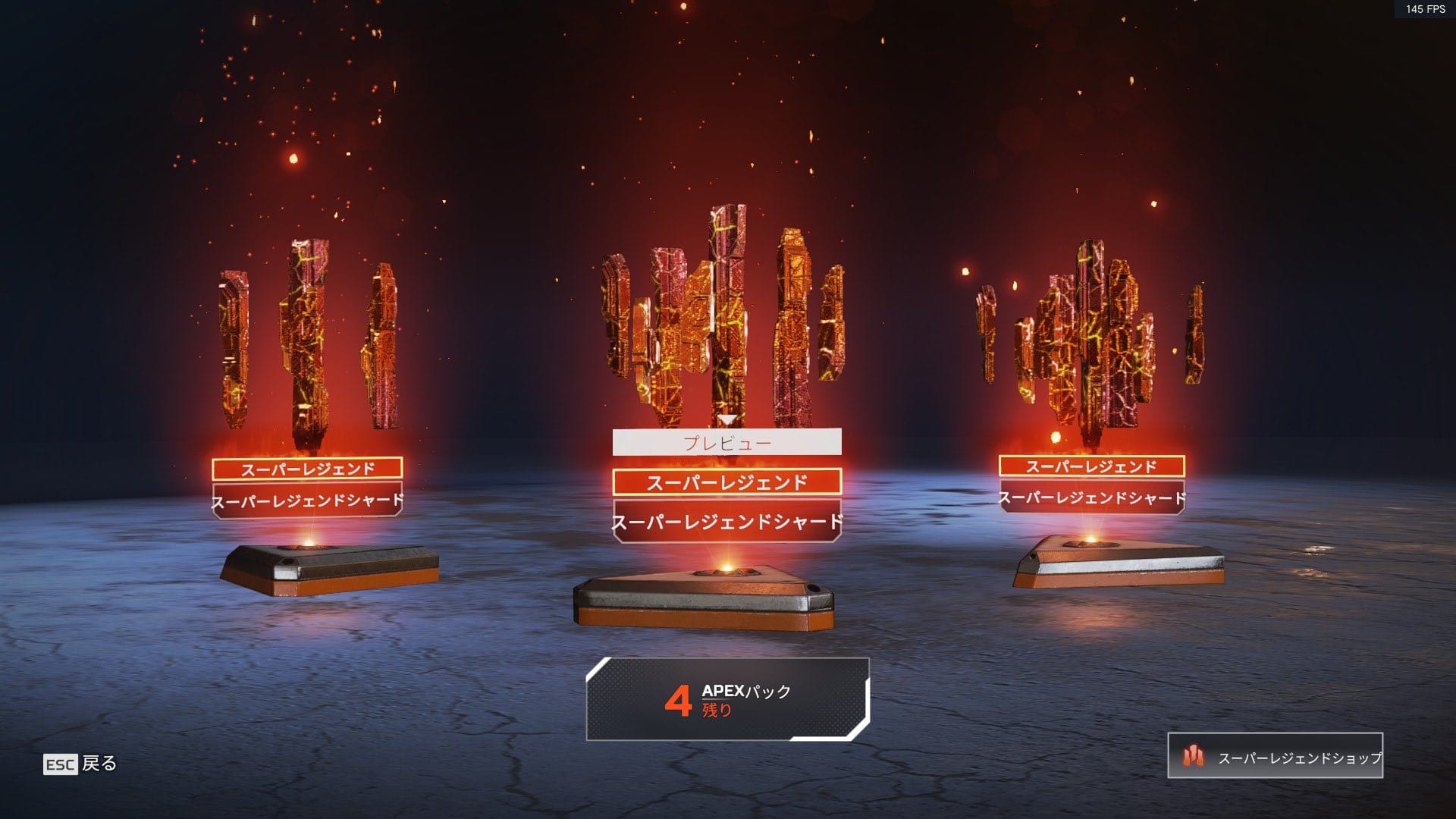Open the next APEXパック
The width and height of the screenshot is (1456, 819).
[727, 699]
